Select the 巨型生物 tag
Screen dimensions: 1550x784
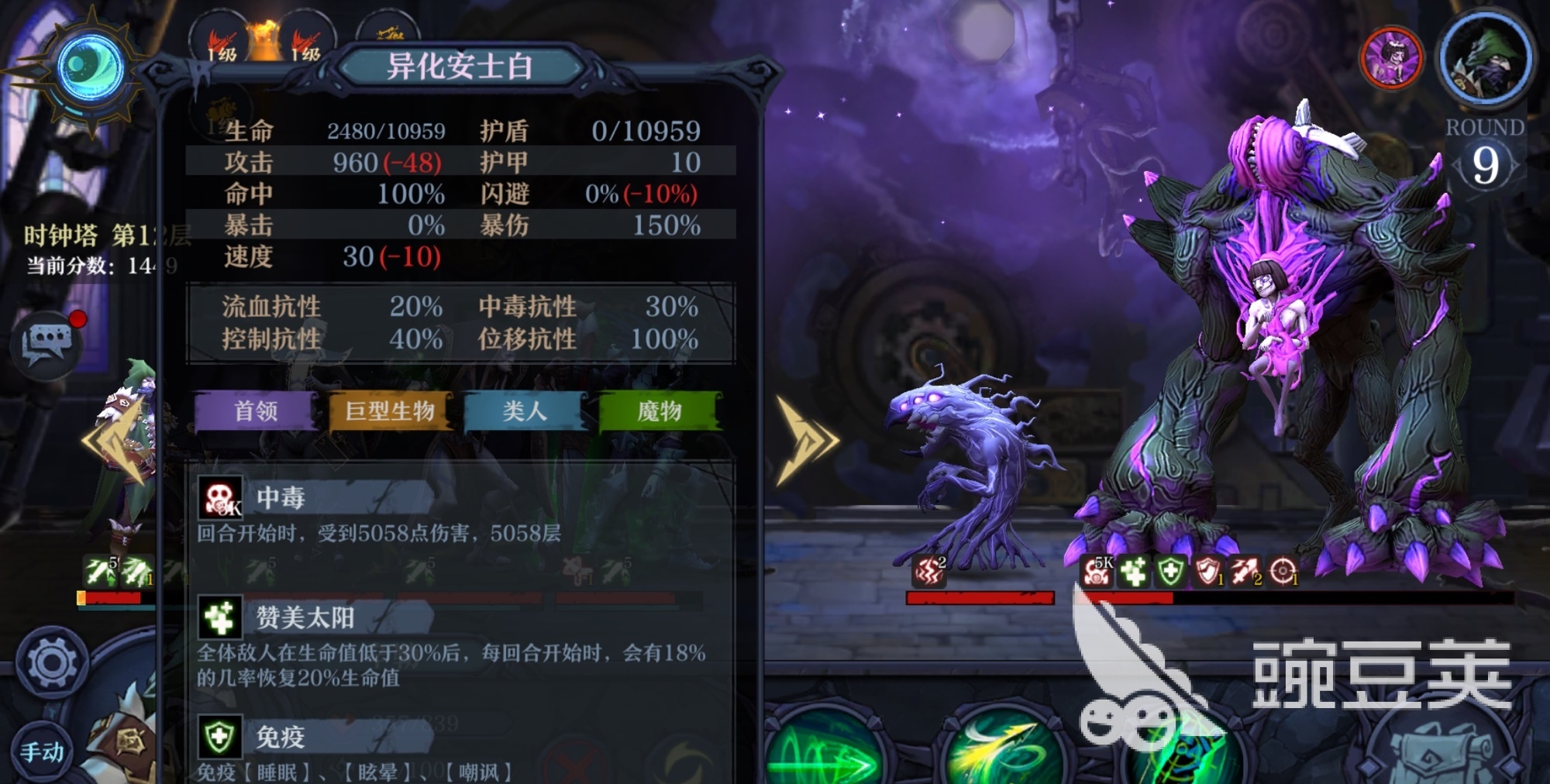390,411
